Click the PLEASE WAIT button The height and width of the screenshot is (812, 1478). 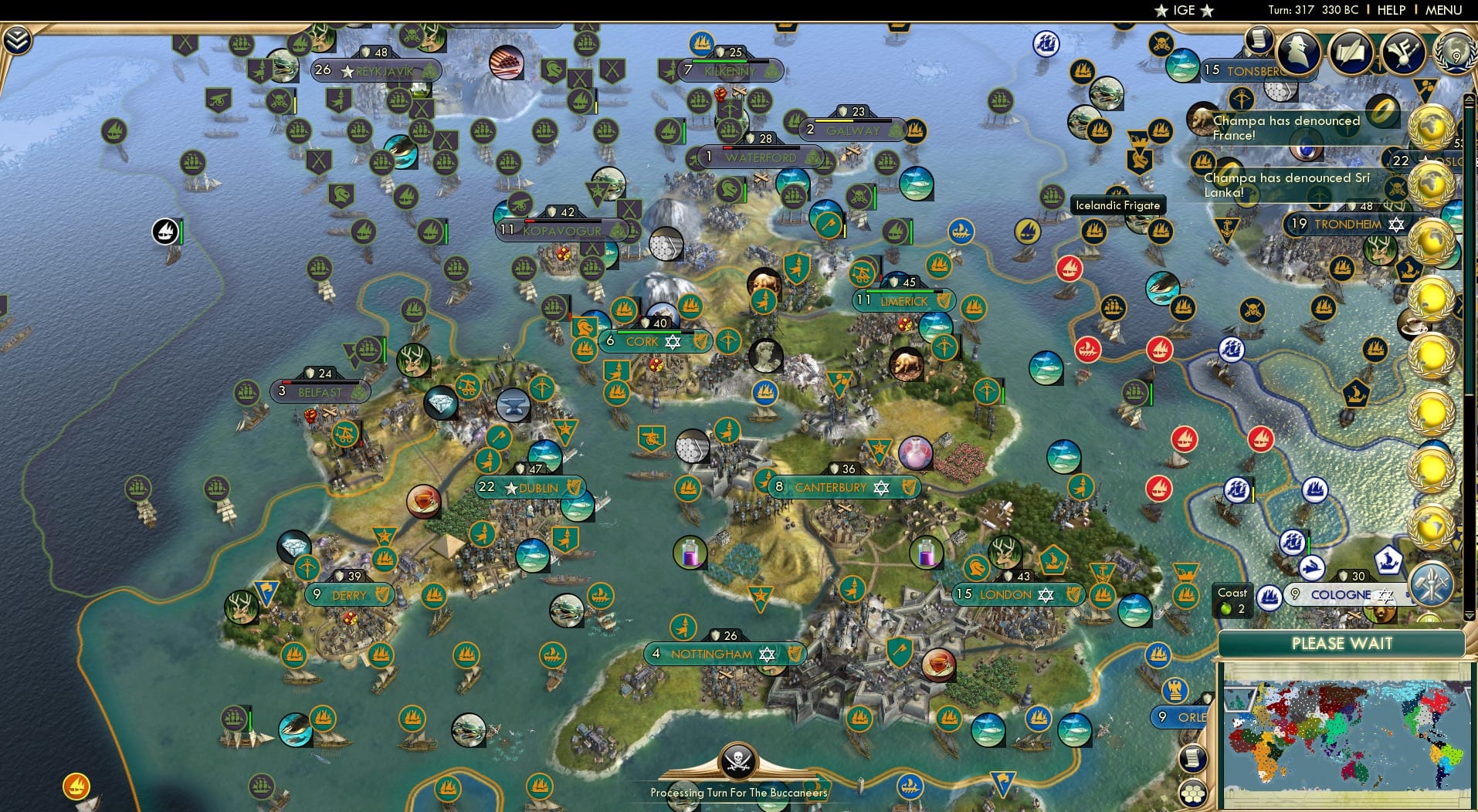[x=1344, y=643]
